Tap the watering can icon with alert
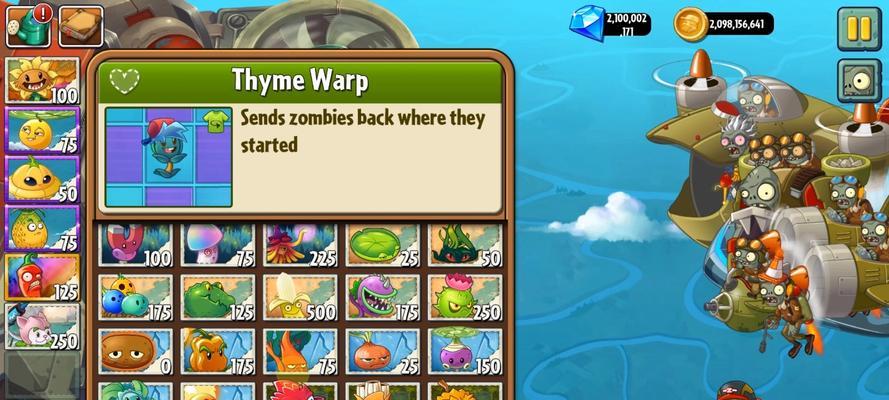889x400 pixels. point(27,27)
